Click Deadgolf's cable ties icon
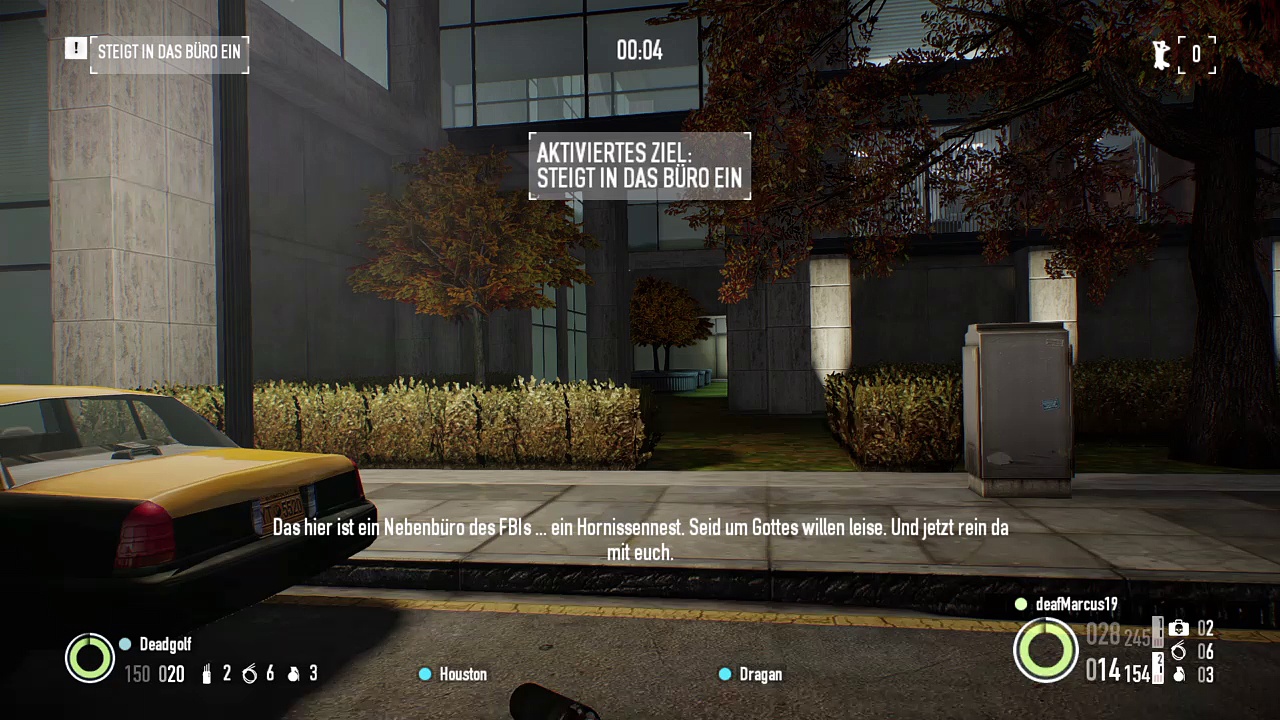Image resolution: width=1280 pixels, height=720 pixels. pos(250,675)
